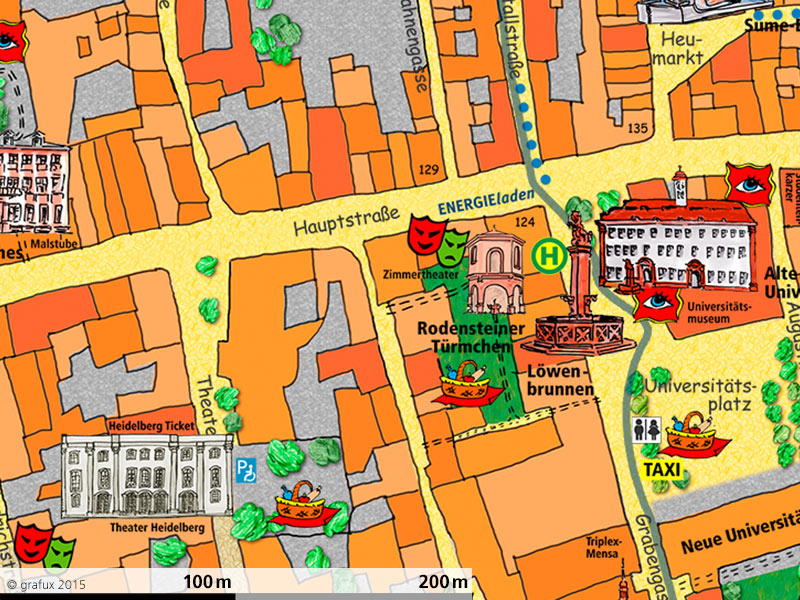Click the picnic basket marker near Theater Heidelberg

[300, 505]
